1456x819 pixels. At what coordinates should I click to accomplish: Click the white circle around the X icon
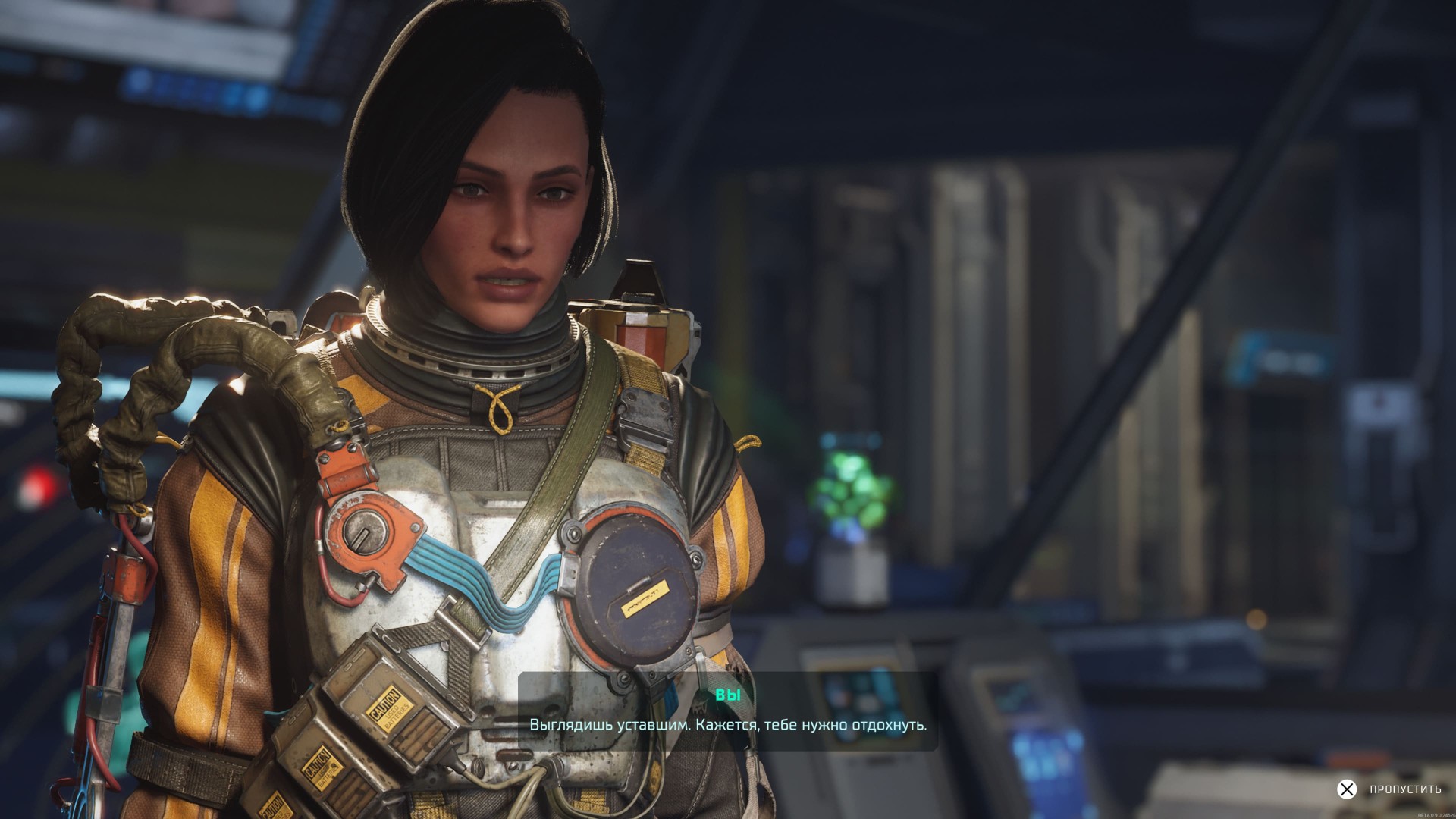click(x=1347, y=789)
